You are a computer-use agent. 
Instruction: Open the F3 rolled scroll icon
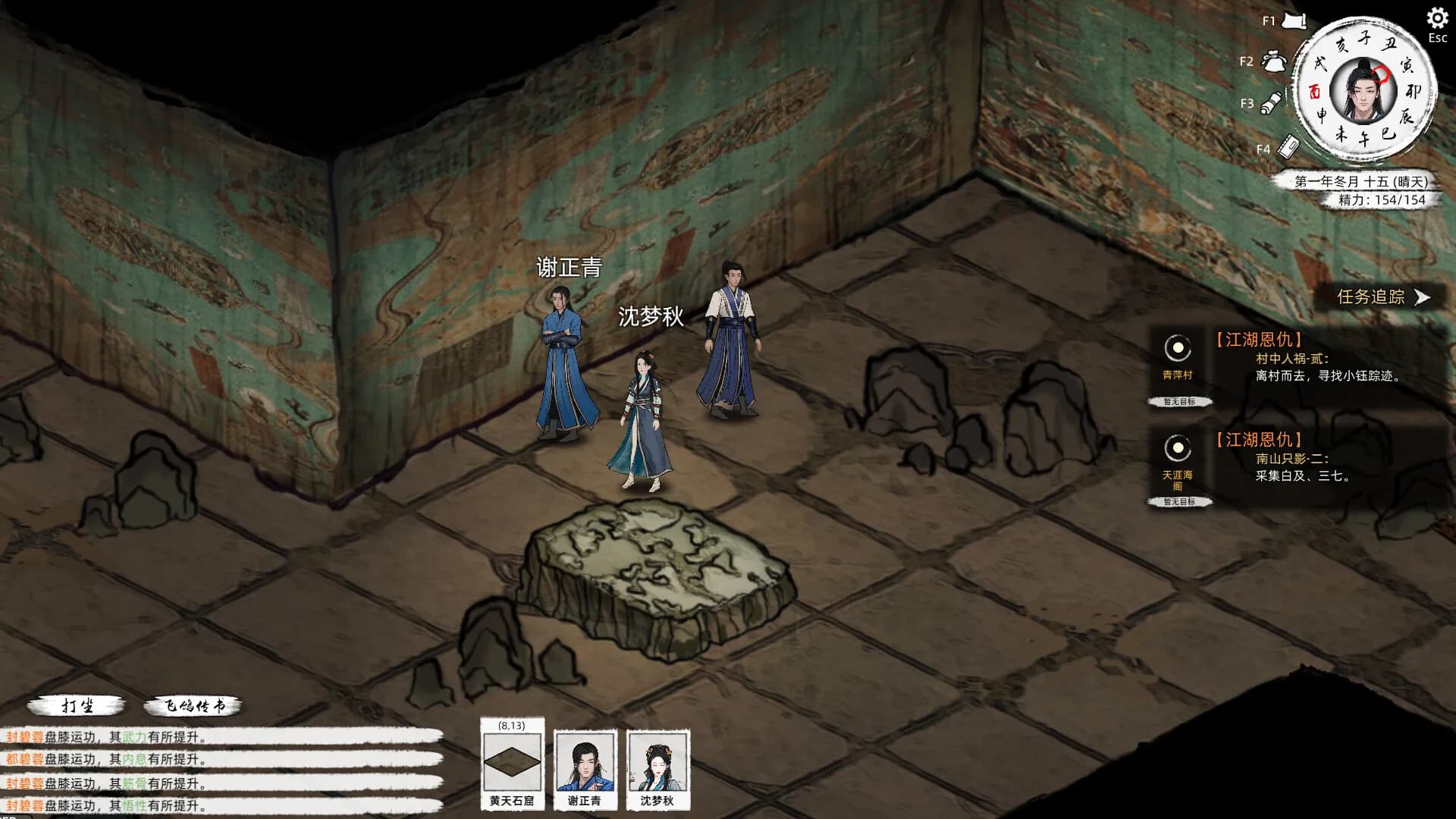1272,103
